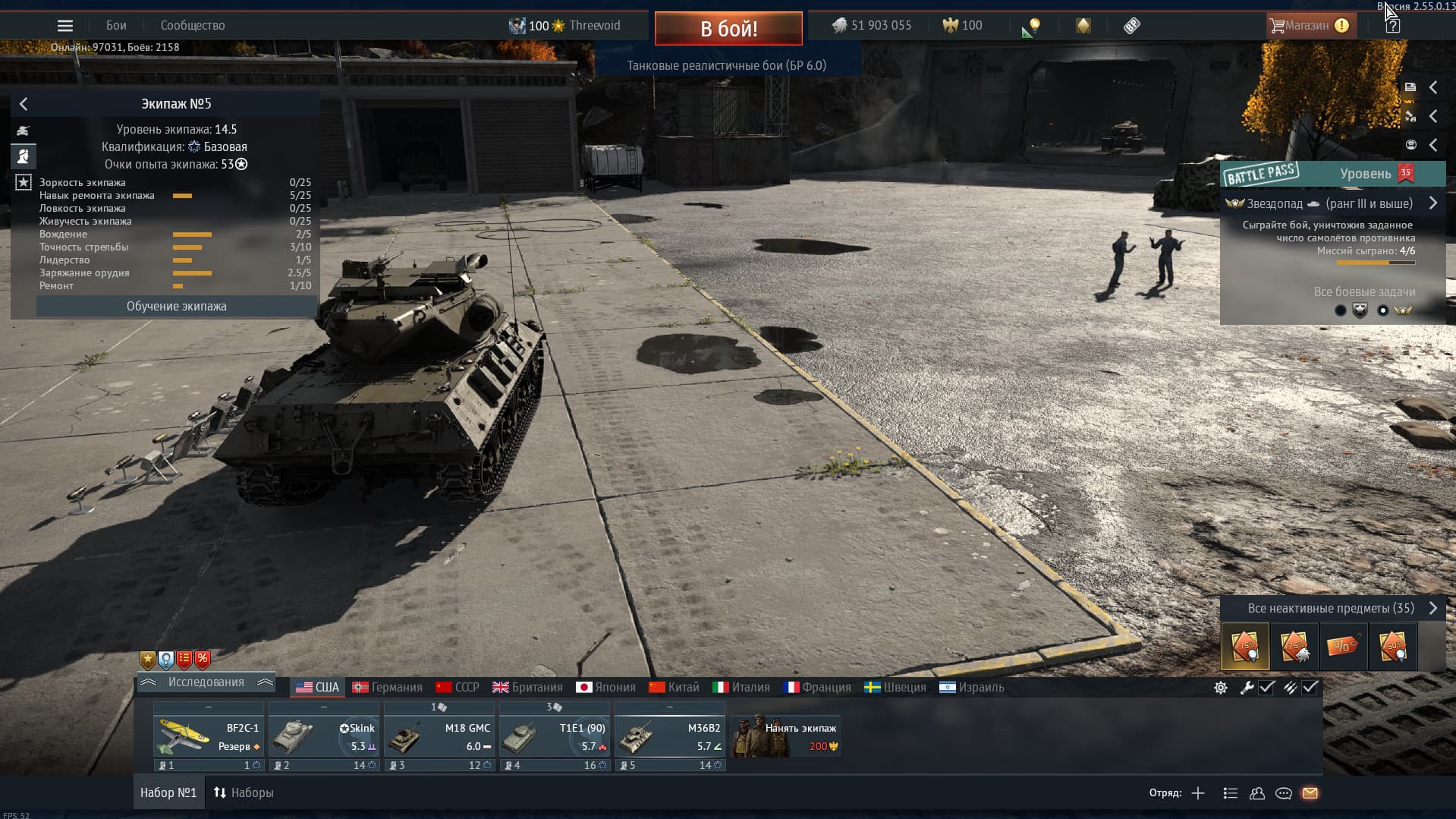This screenshot has height=819, width=1456.
Task: Expand «Все неактивные предметы (35)»
Action: pyautogui.click(x=1332, y=609)
